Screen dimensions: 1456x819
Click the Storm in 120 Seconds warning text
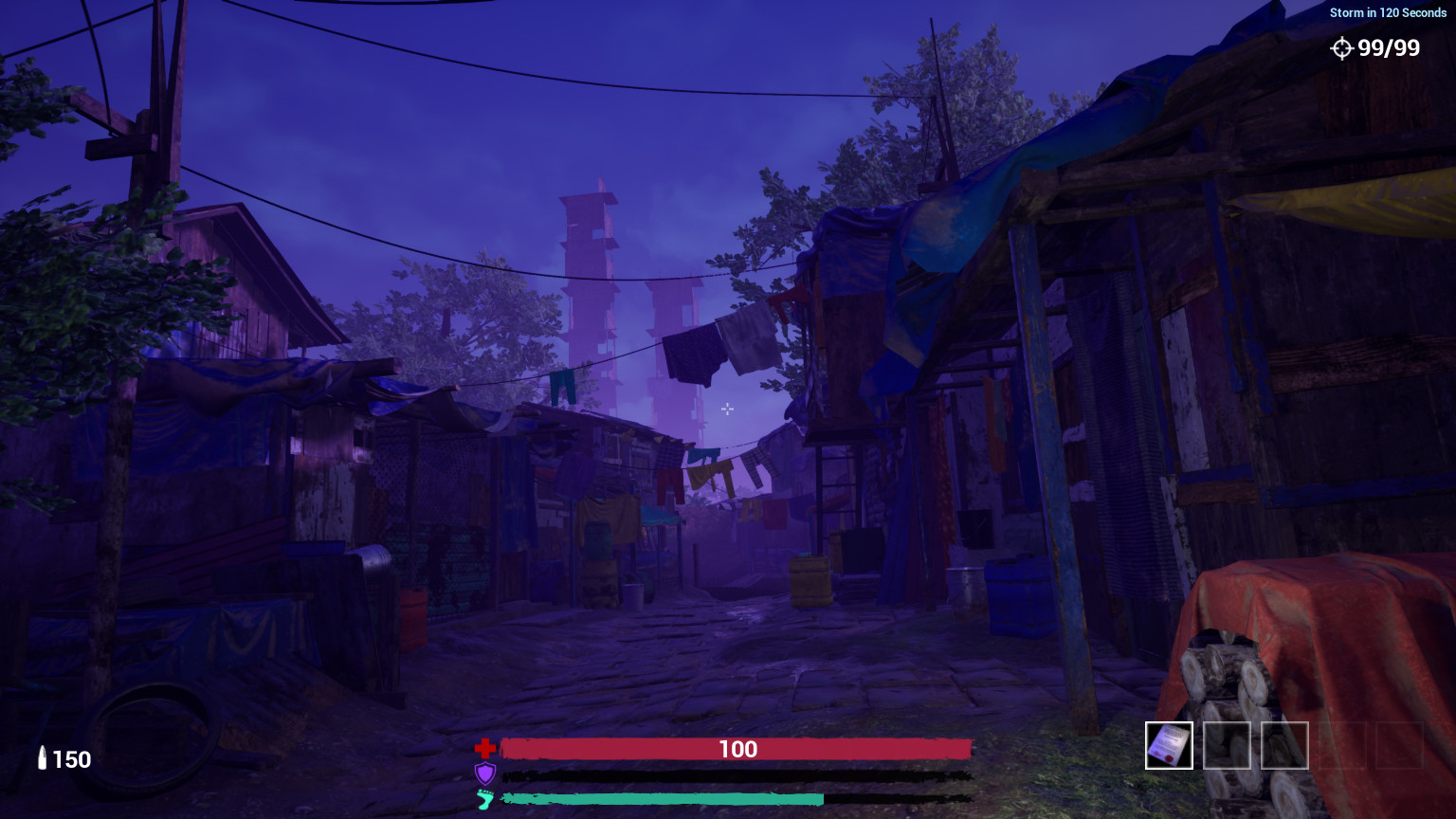click(1390, 12)
